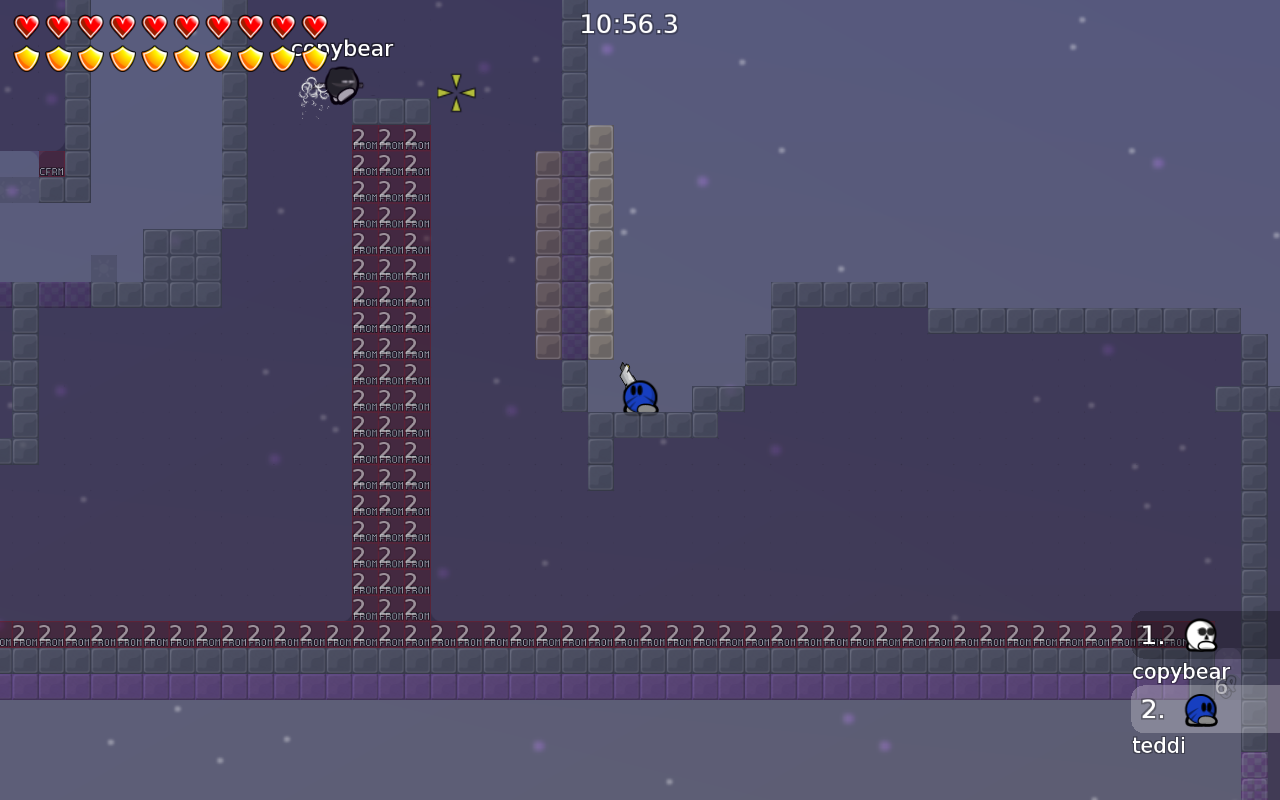Toggle the eighth heart in the health row

click(x=250, y=26)
